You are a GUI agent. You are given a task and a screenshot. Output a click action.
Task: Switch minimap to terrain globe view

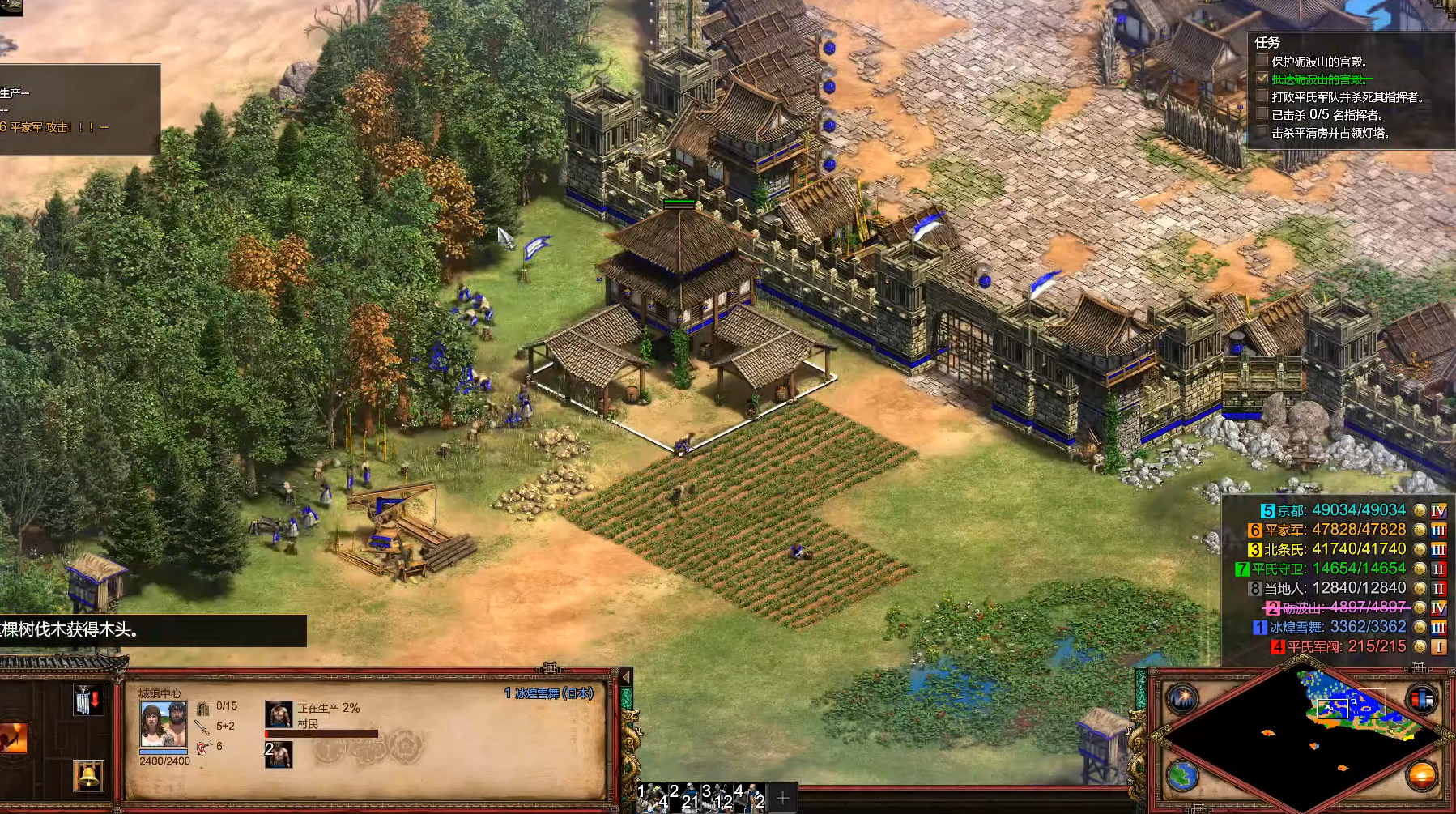[1182, 775]
